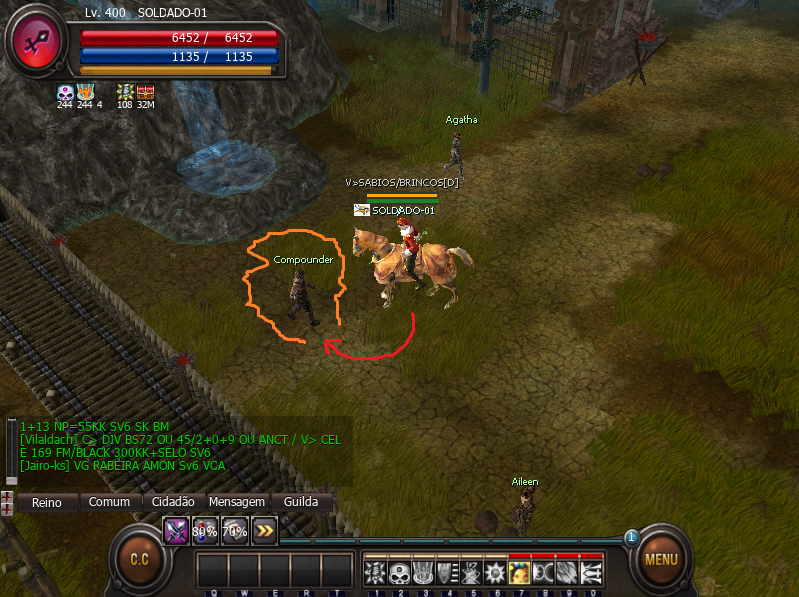Image resolution: width=799 pixels, height=597 pixels.
Task: Use the double crescent skill in slot 8
Action: tap(543, 572)
